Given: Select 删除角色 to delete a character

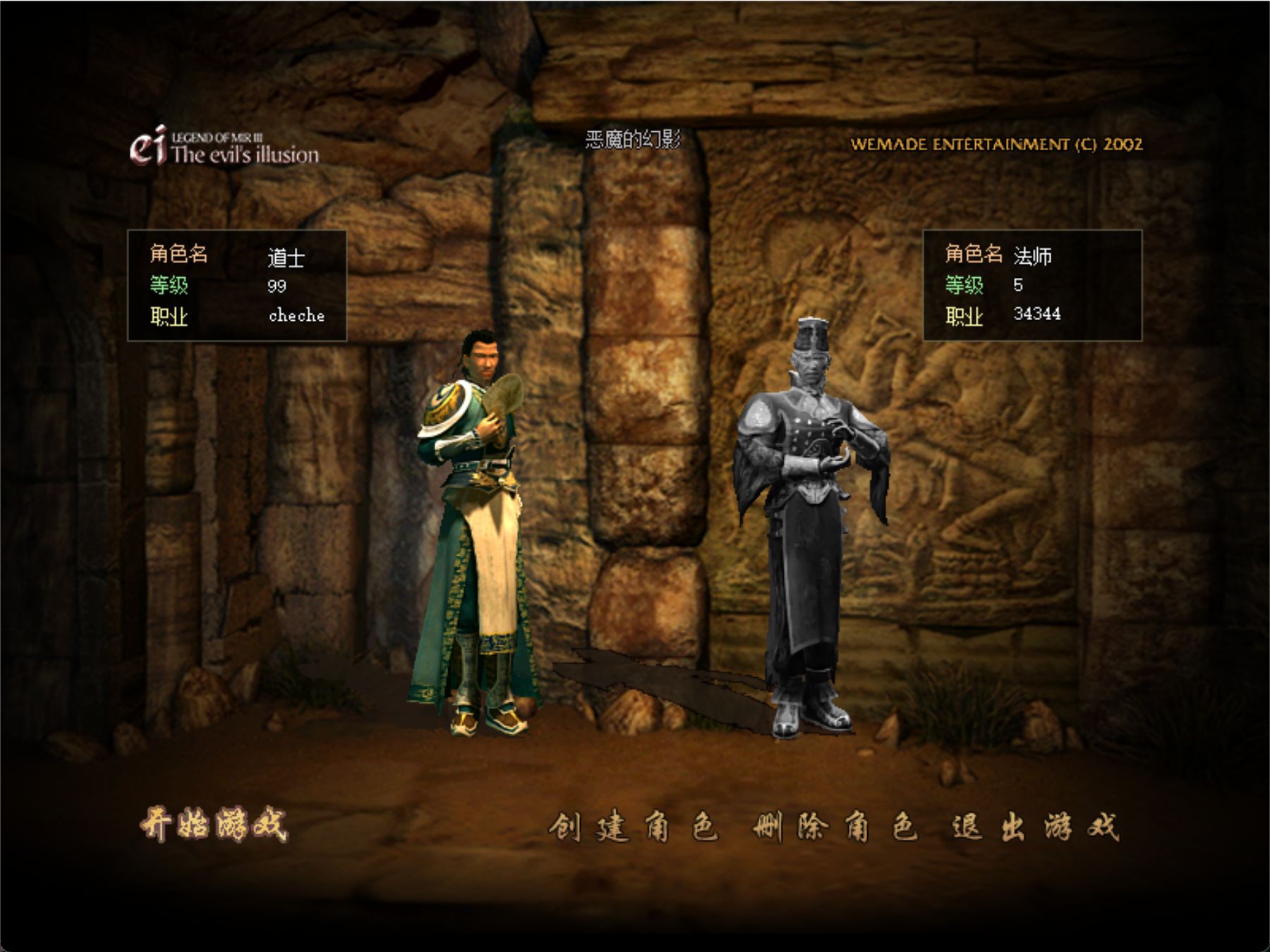Looking at the screenshot, I should 835,826.
